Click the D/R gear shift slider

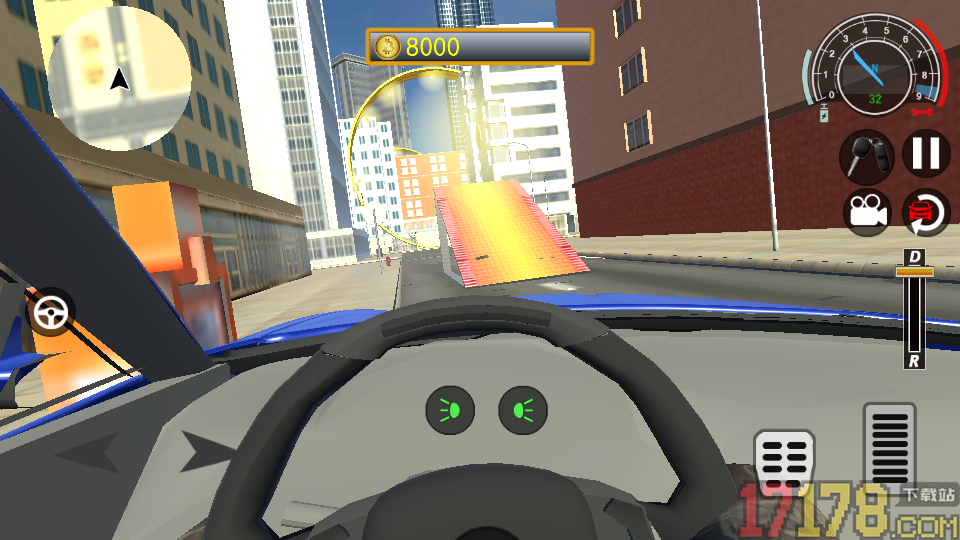[x=914, y=308]
